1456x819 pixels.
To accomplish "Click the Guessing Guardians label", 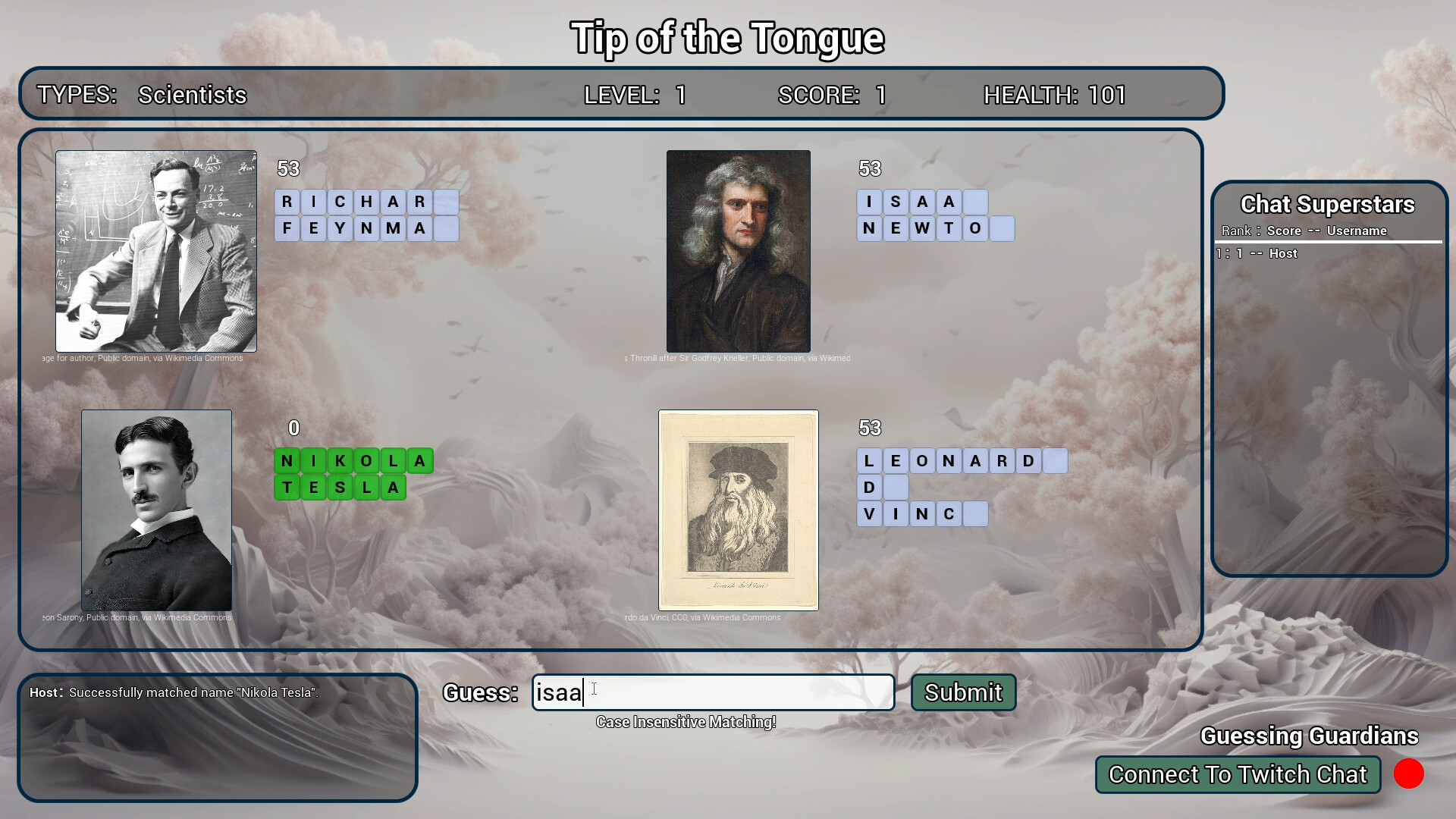I will pos(1309,736).
